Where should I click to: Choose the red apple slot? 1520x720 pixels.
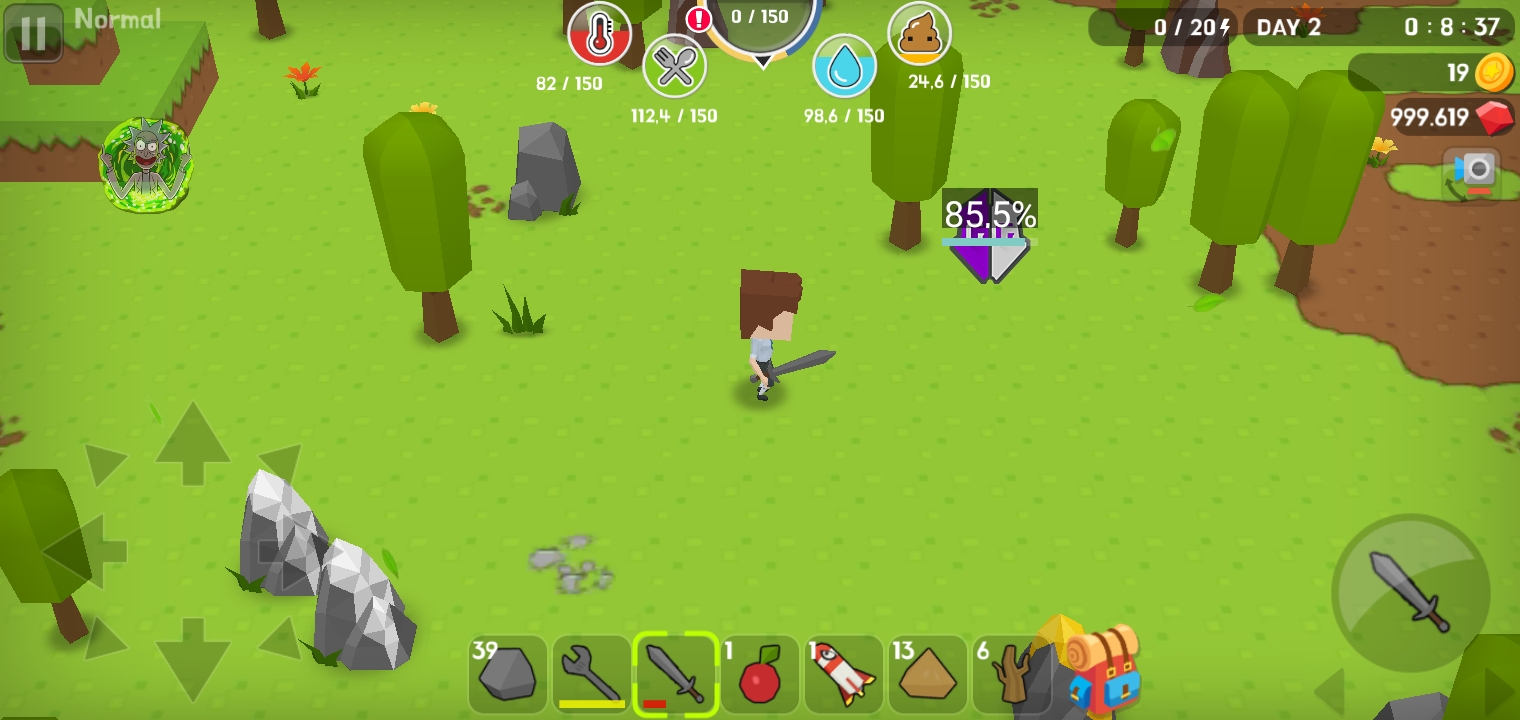pos(760,674)
